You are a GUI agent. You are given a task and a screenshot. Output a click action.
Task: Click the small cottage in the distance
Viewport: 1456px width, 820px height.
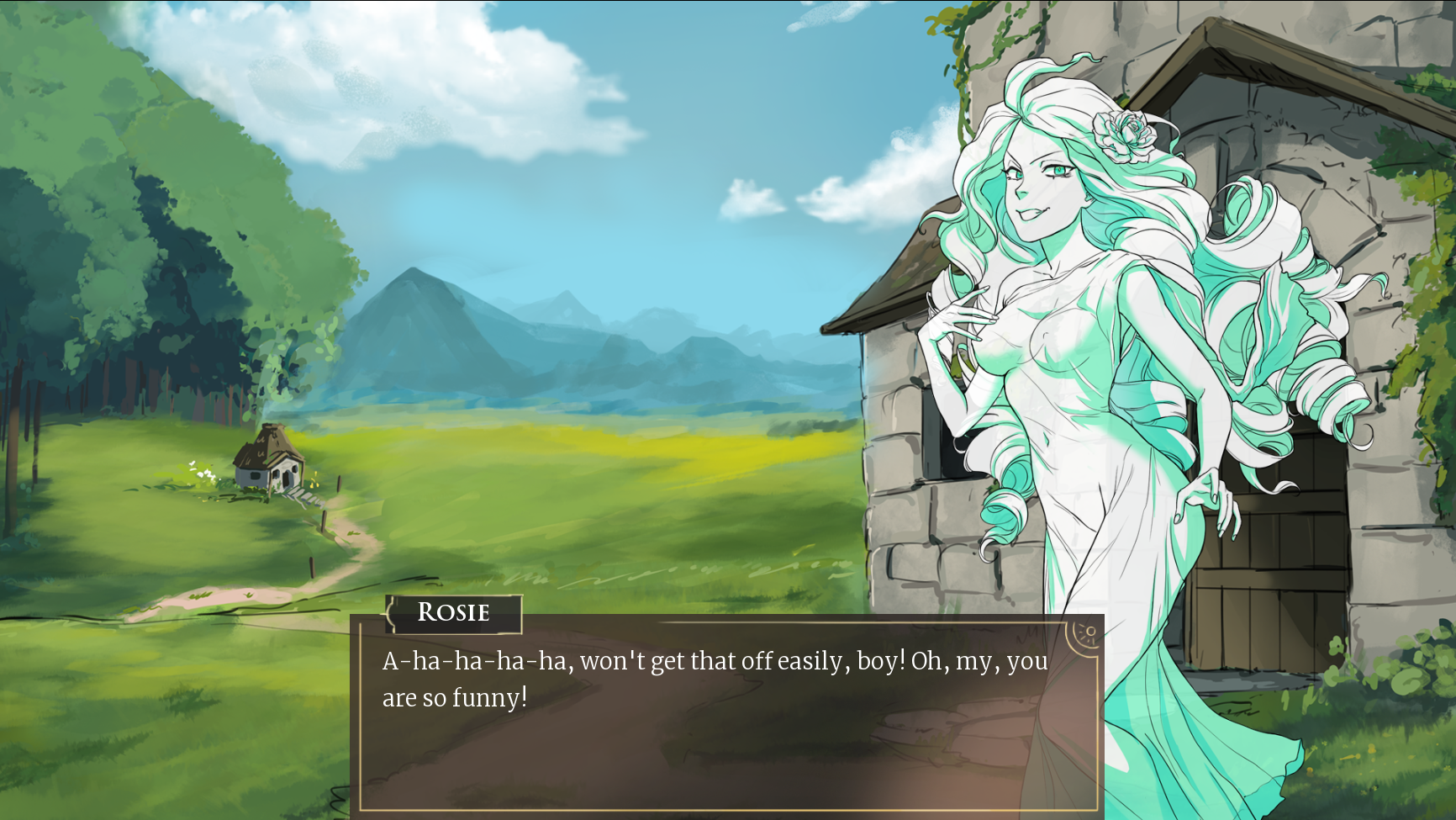[x=267, y=467]
